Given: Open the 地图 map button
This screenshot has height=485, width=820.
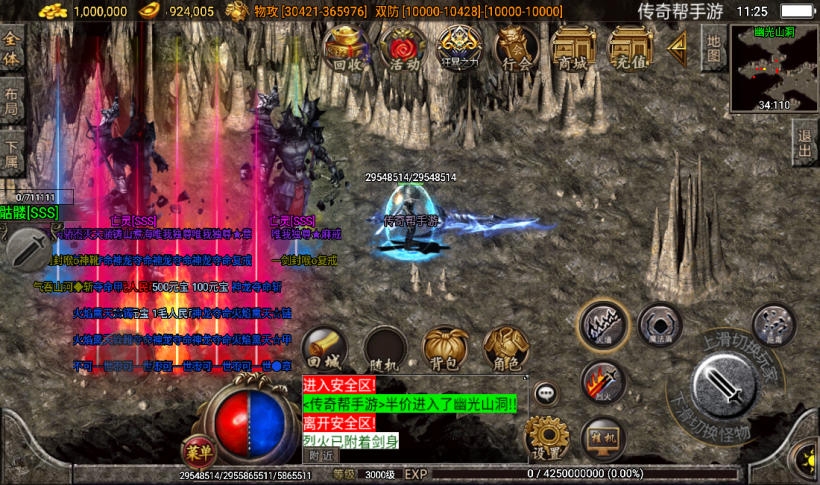Looking at the screenshot, I should tap(713, 47).
